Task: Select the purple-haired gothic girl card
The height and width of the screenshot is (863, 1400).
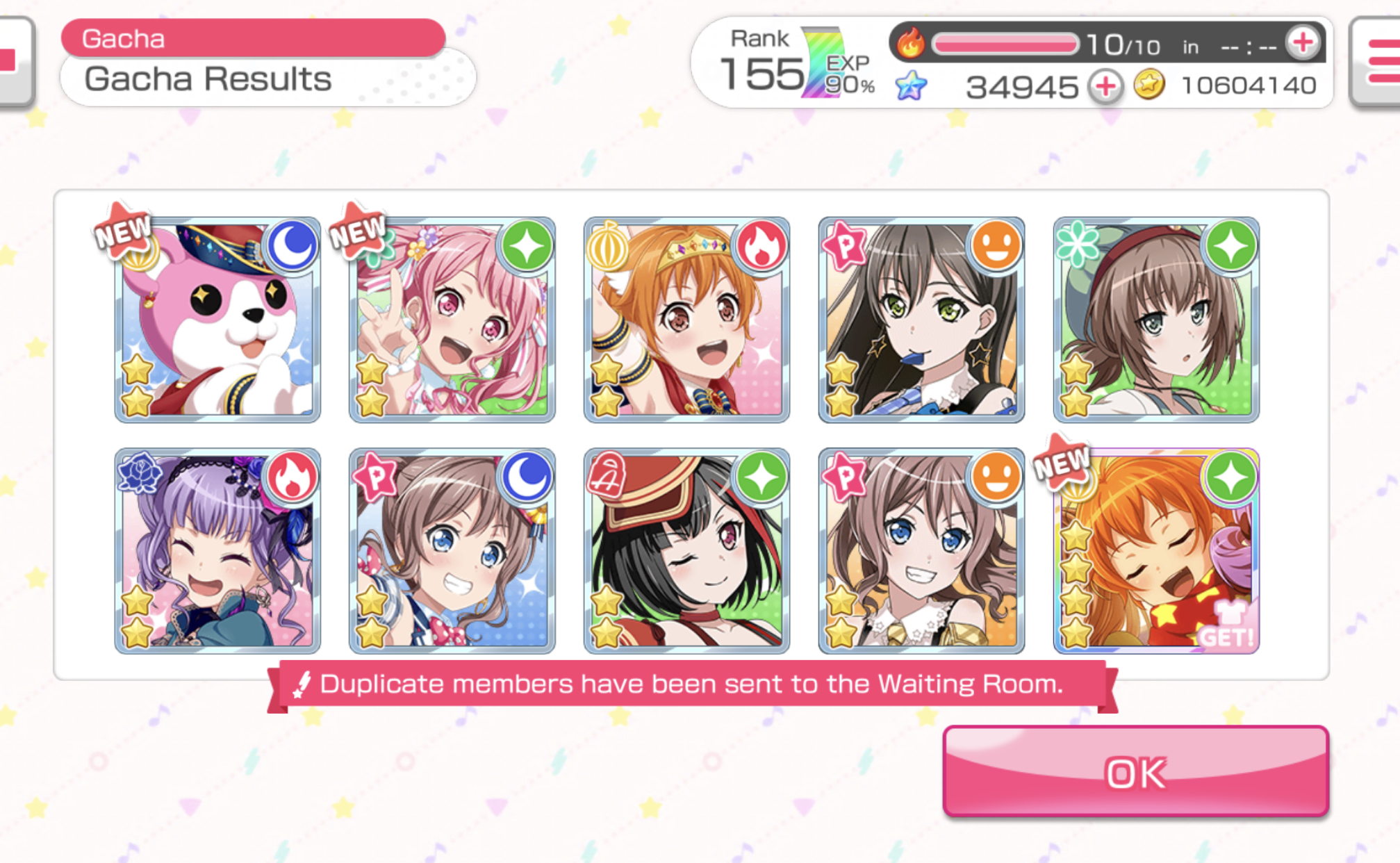Action: [x=217, y=551]
